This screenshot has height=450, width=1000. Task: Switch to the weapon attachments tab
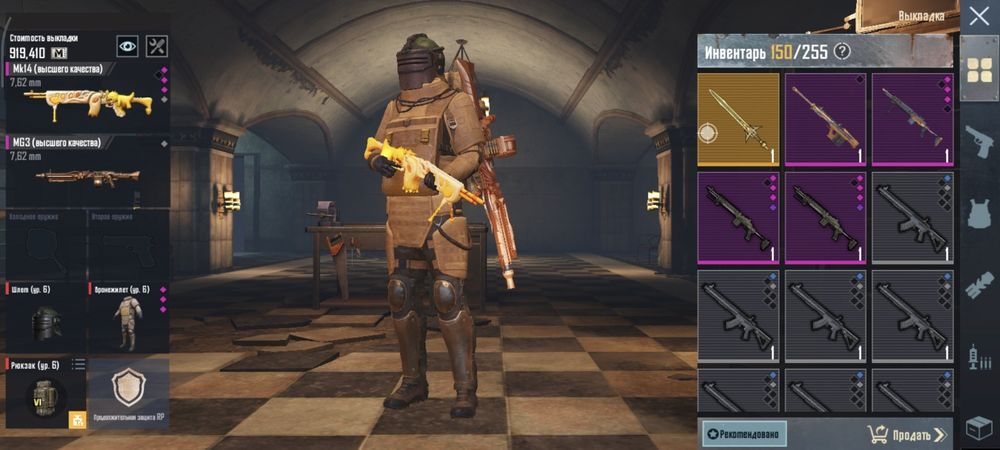point(979,286)
